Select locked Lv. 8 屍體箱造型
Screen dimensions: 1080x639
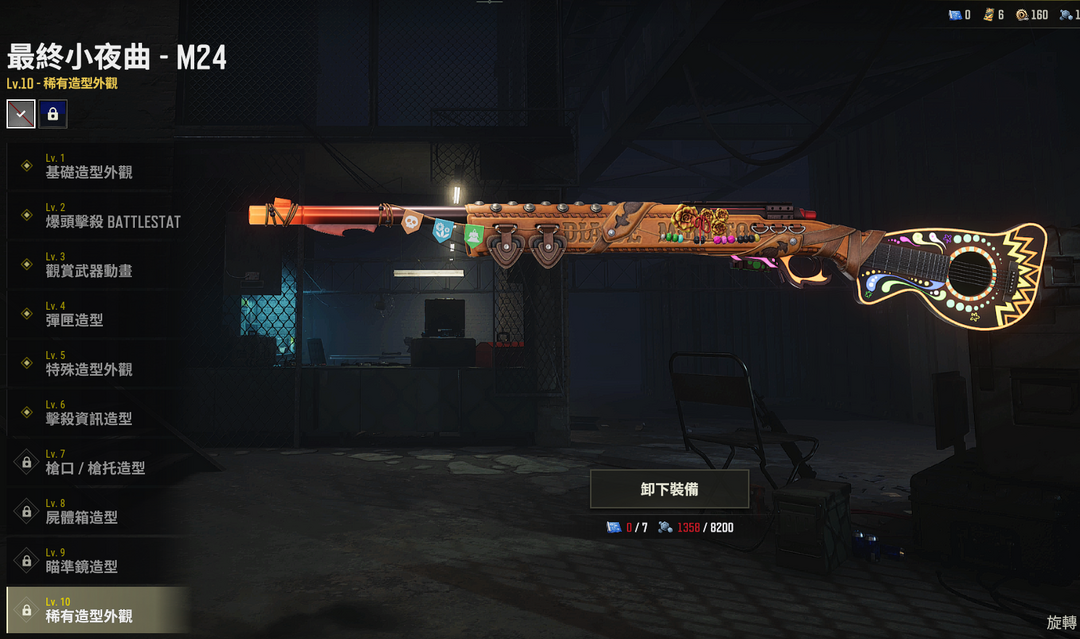[95, 511]
